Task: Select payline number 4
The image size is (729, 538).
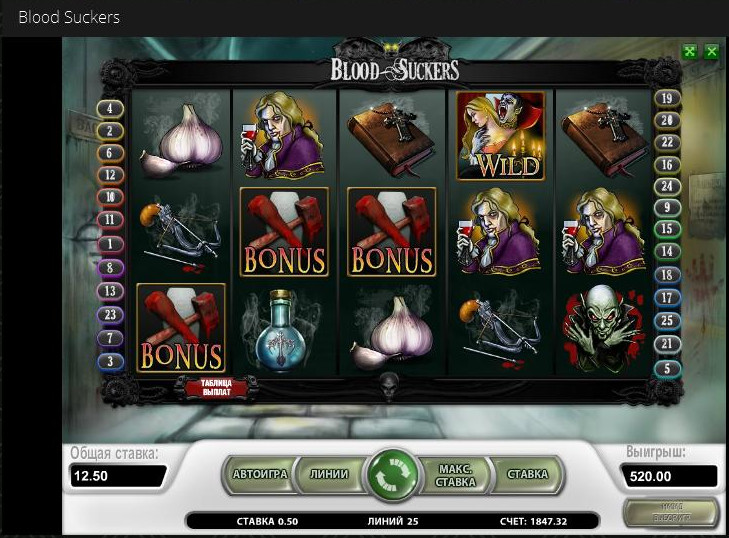Action: [109, 108]
